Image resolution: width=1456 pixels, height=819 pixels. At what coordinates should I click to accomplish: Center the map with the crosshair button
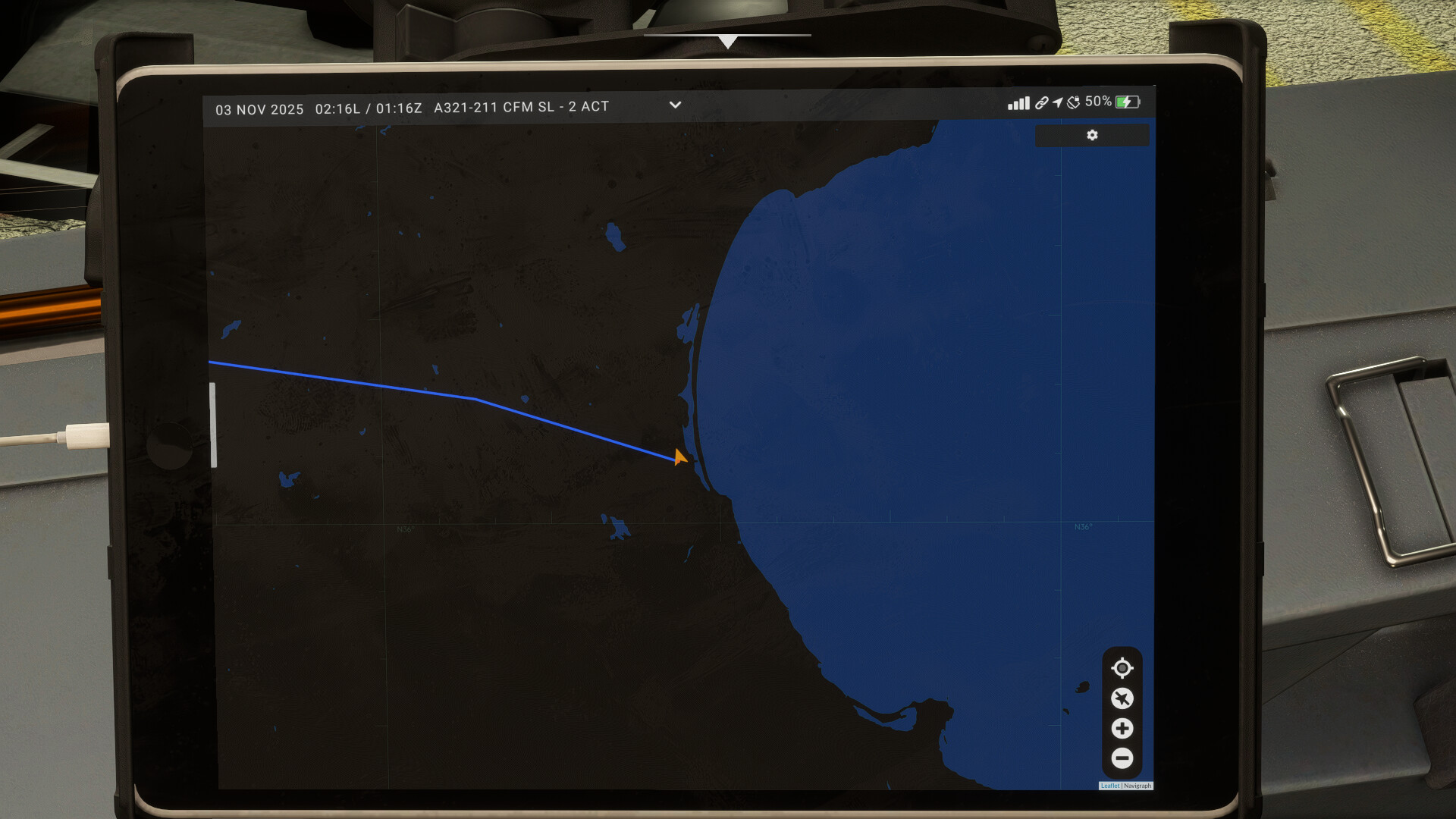coord(1122,668)
